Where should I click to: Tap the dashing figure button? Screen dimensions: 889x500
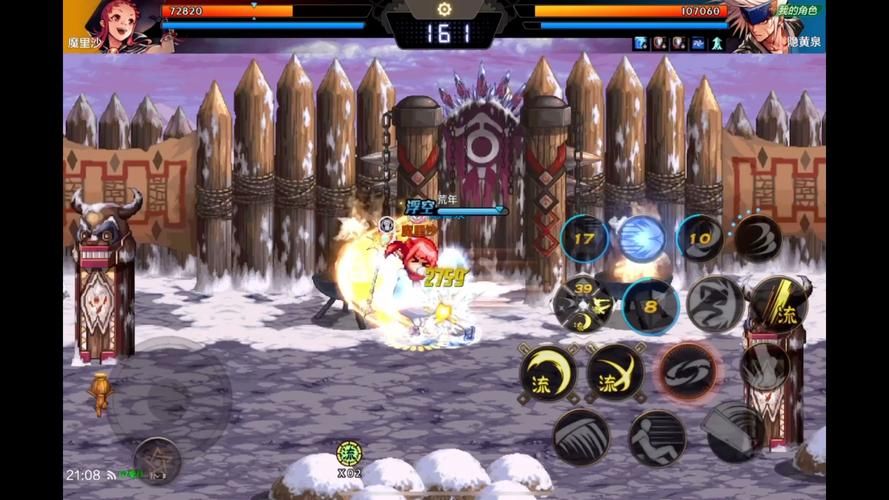657,438
